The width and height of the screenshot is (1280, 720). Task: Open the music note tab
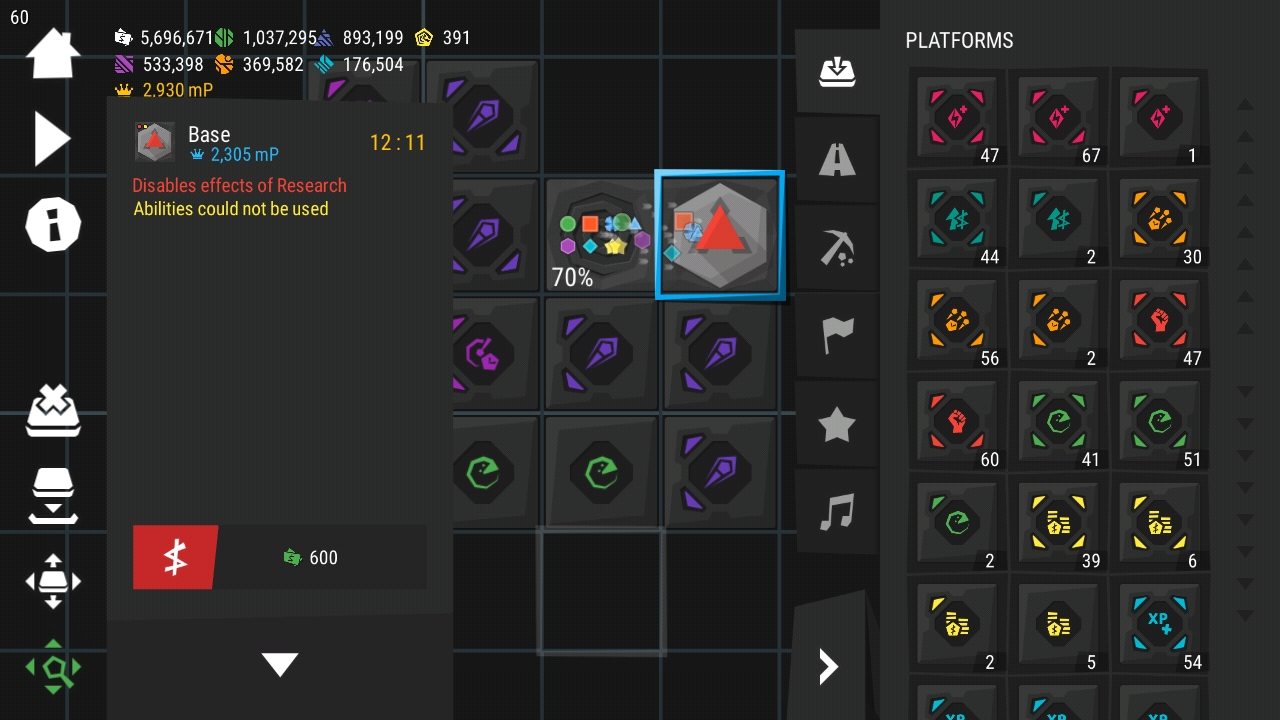point(837,513)
